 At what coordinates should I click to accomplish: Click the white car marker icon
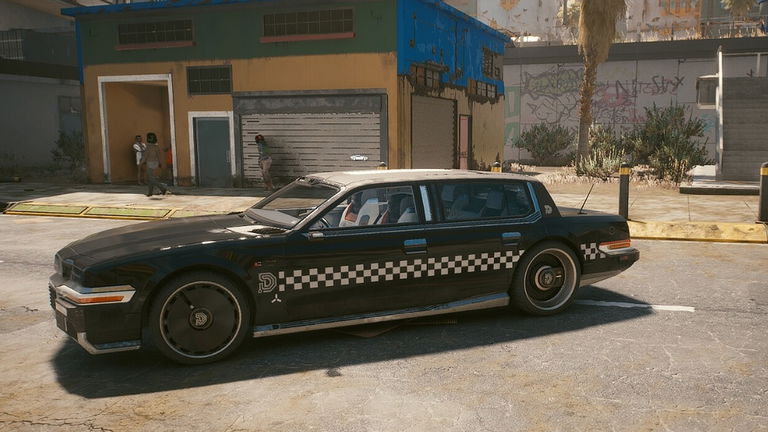tap(359, 157)
